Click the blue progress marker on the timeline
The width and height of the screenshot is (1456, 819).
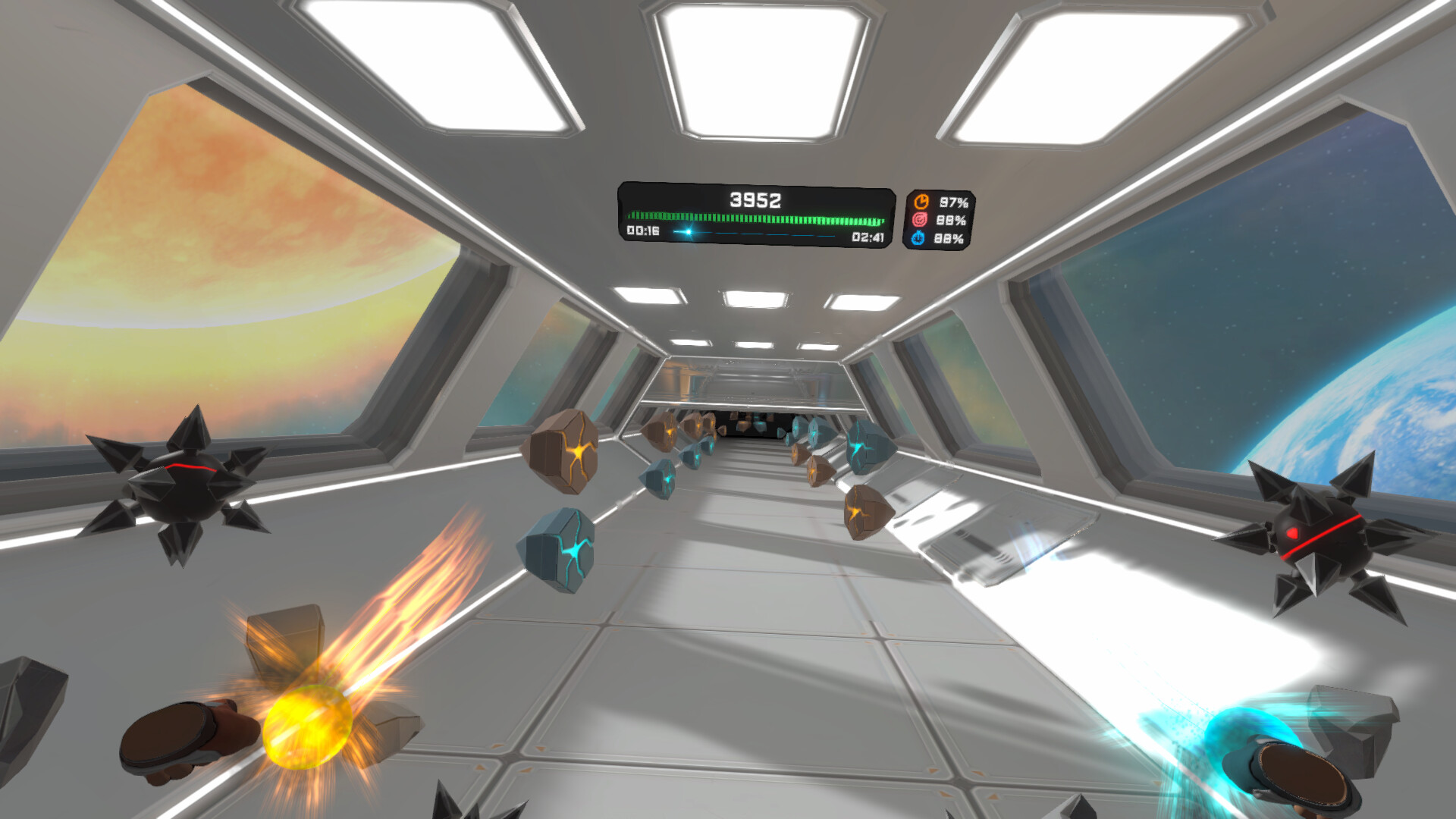coord(688,232)
